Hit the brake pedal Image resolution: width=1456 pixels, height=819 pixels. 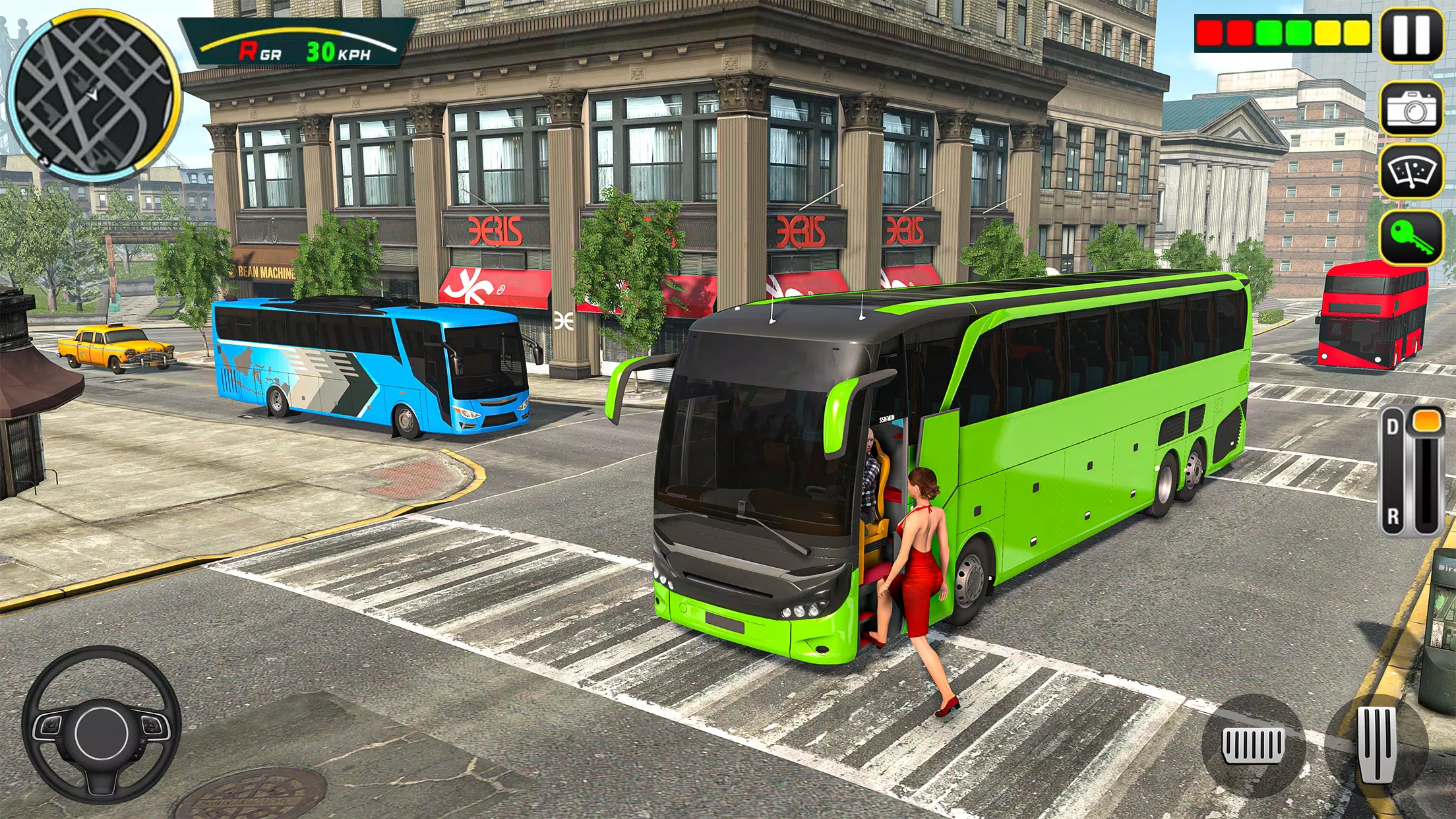pyautogui.click(x=1252, y=744)
